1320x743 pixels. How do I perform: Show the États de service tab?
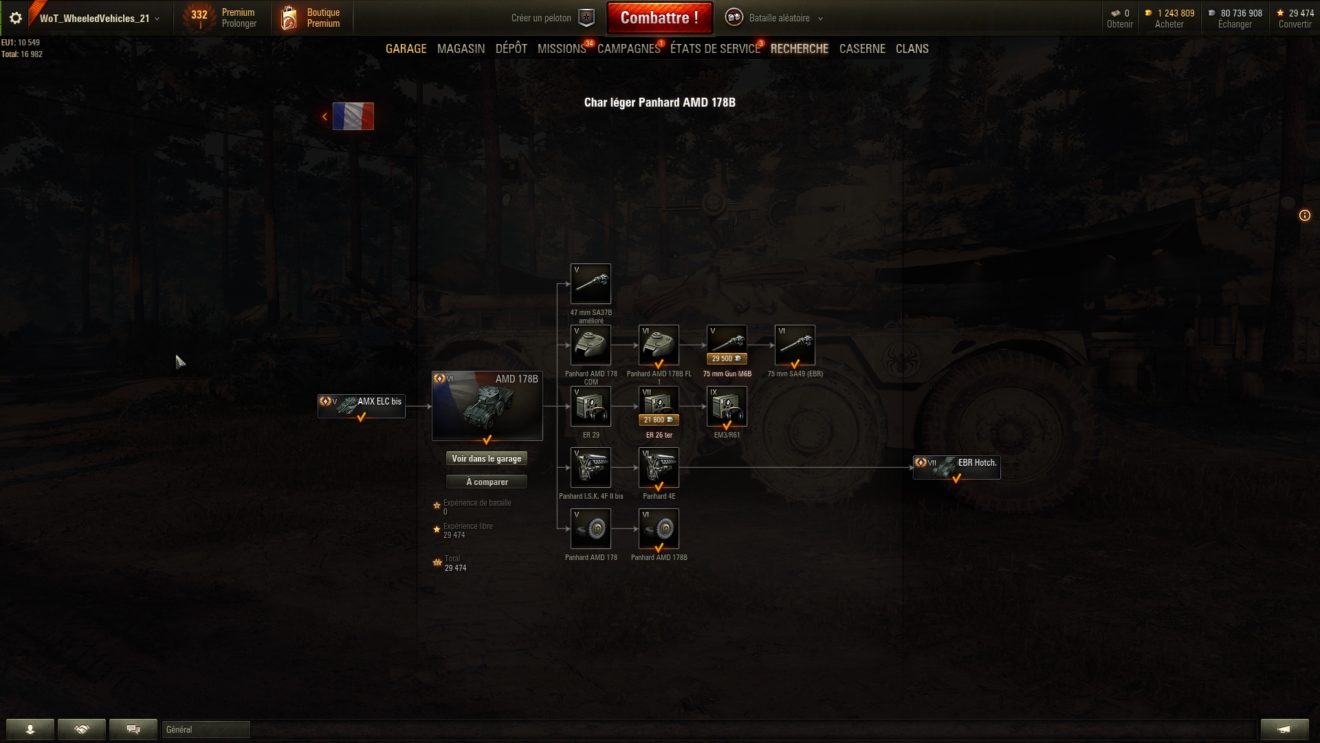click(714, 49)
